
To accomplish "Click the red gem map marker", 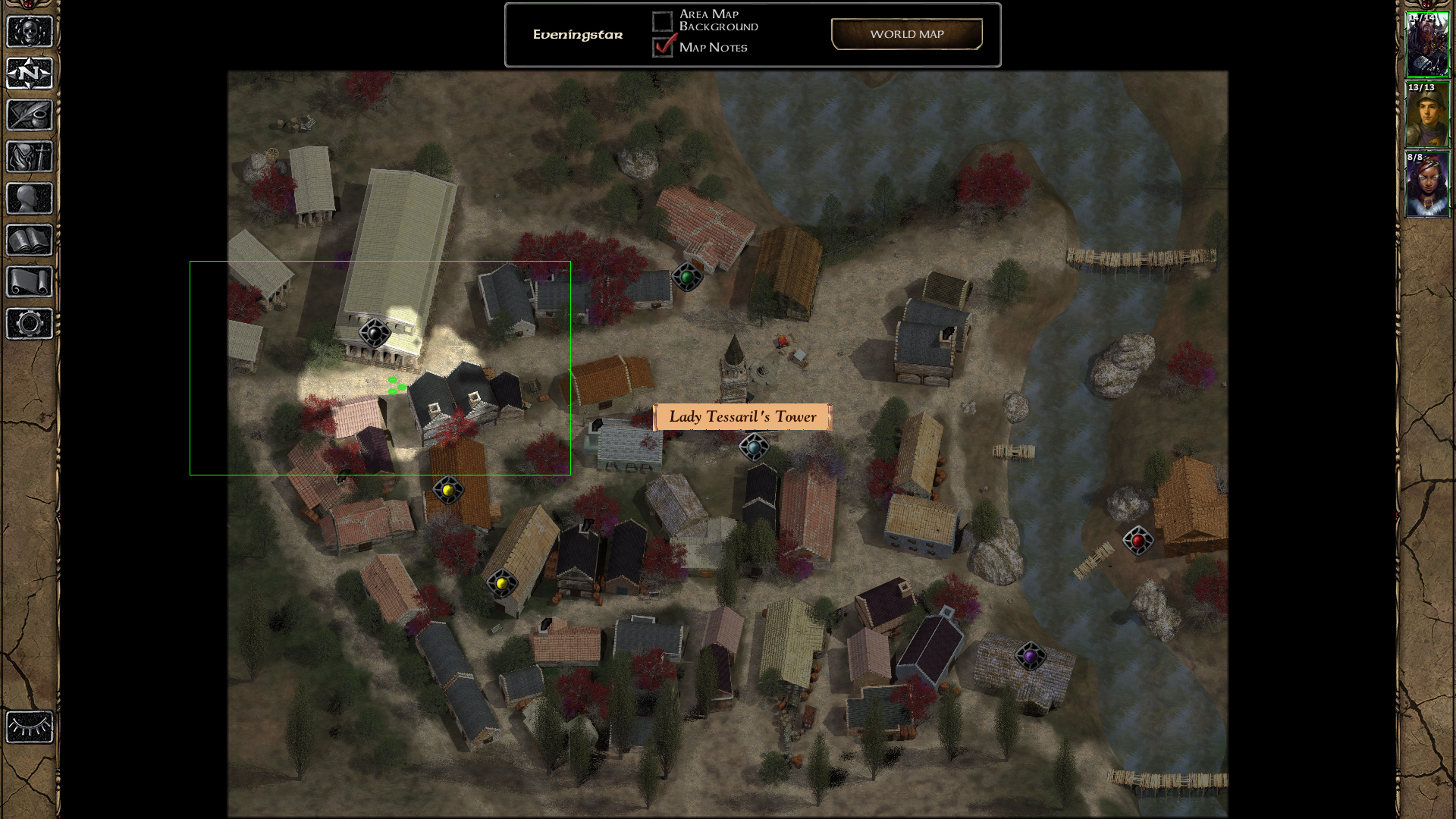I will 1137,541.
